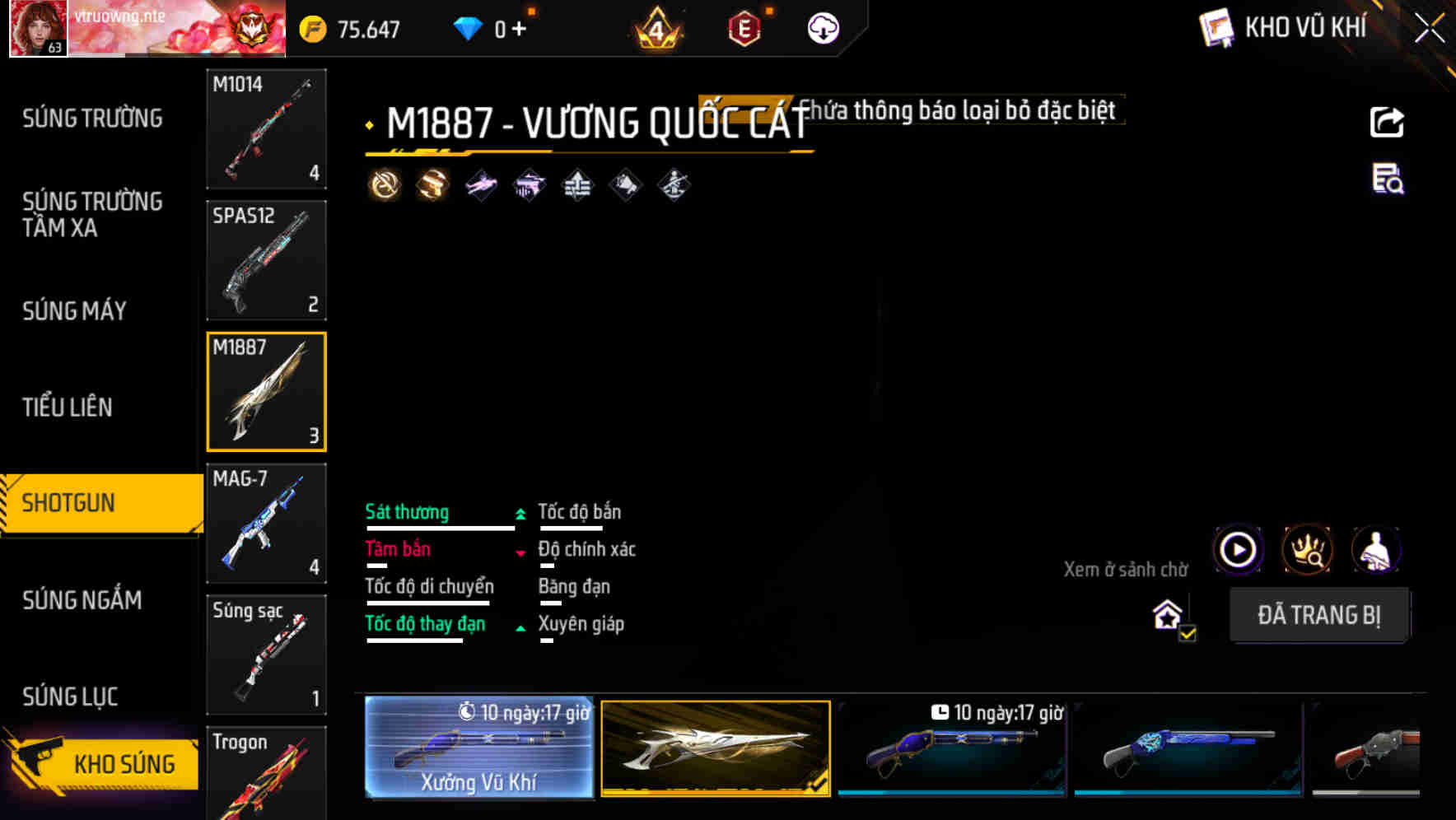Open the share icon in top right
1456x820 pixels.
pyautogui.click(x=1386, y=122)
